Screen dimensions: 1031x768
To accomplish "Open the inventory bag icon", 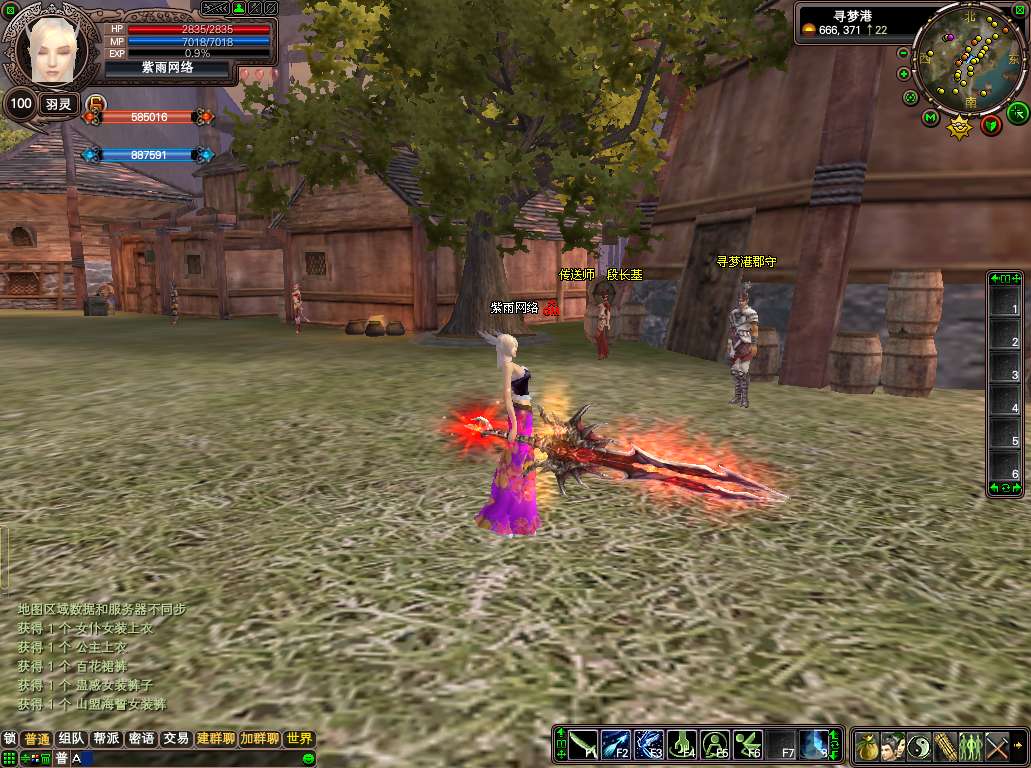I will point(867,746).
